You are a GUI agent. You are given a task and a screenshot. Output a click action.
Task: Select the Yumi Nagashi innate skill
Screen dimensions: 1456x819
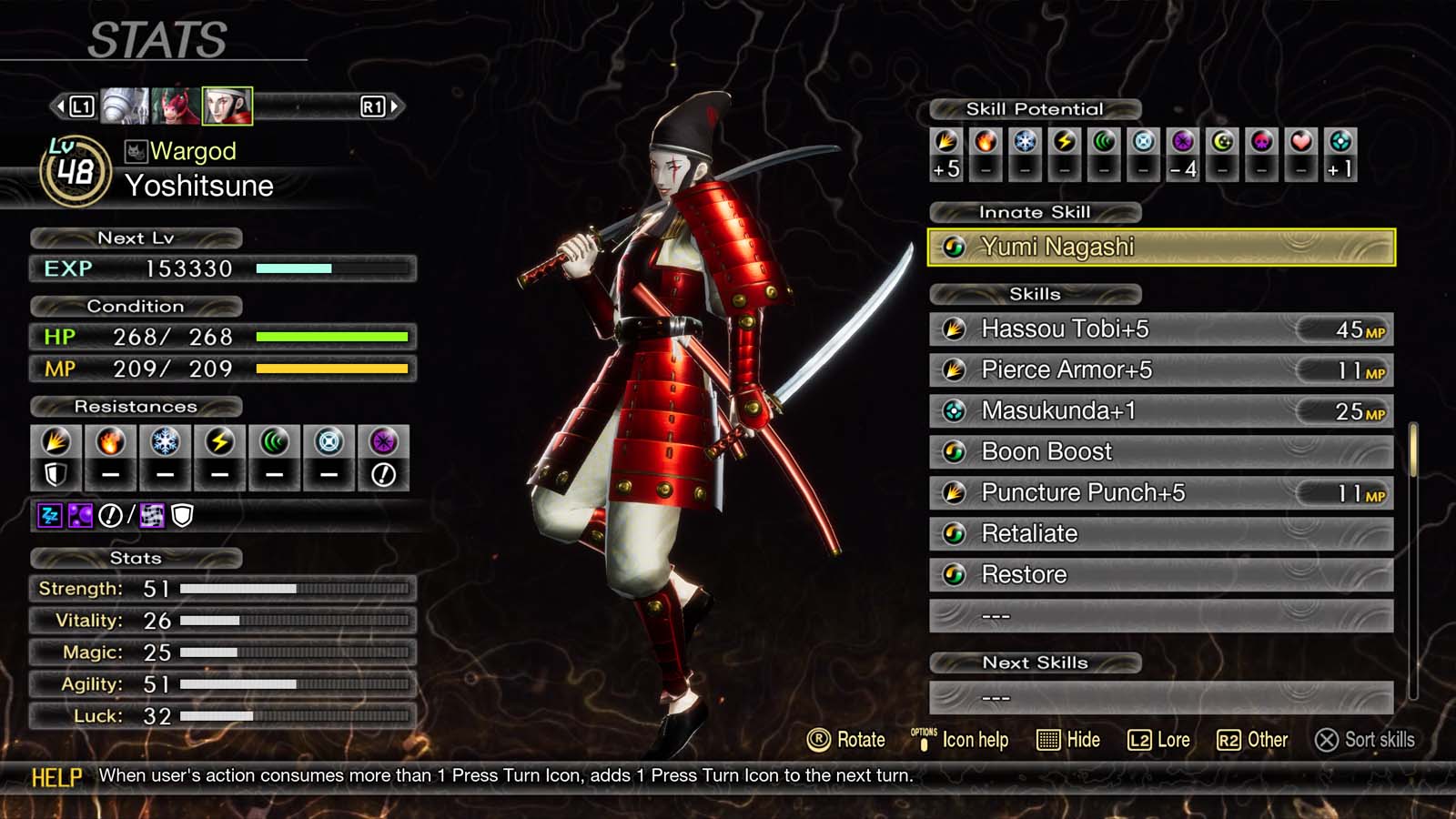pyautogui.click(x=1160, y=247)
